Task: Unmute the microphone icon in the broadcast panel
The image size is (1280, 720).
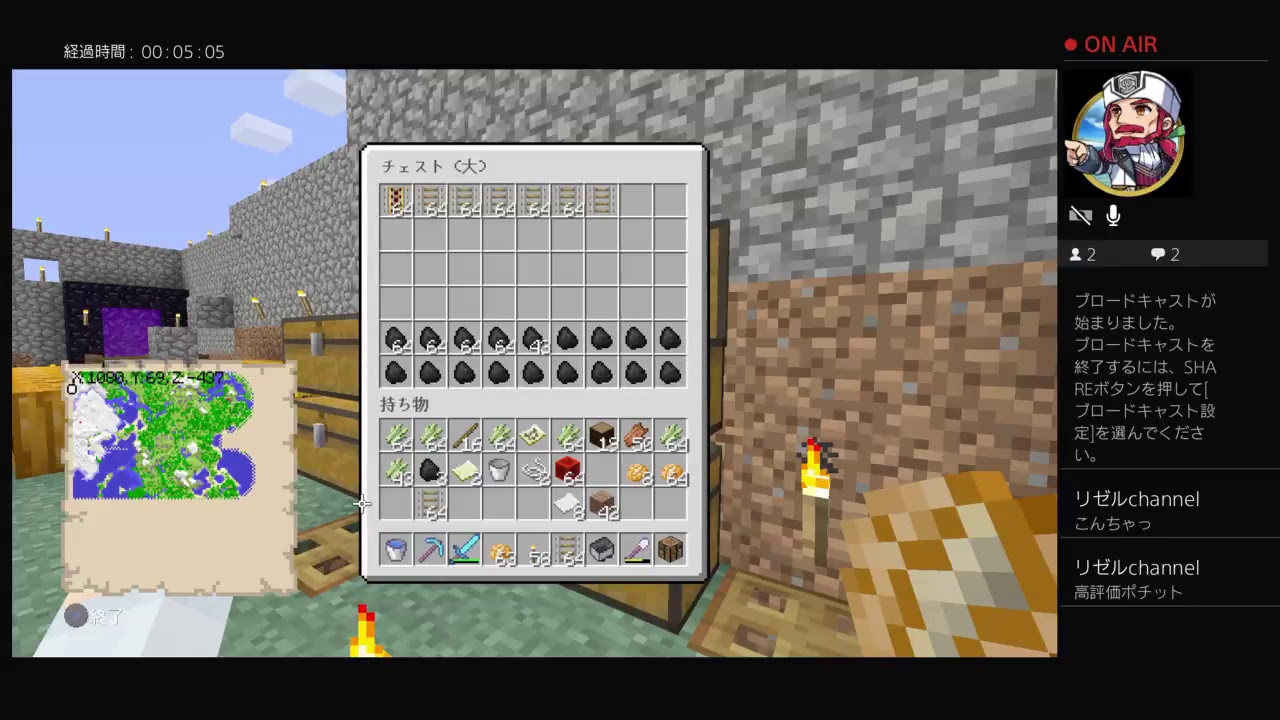Action: 1112,214
